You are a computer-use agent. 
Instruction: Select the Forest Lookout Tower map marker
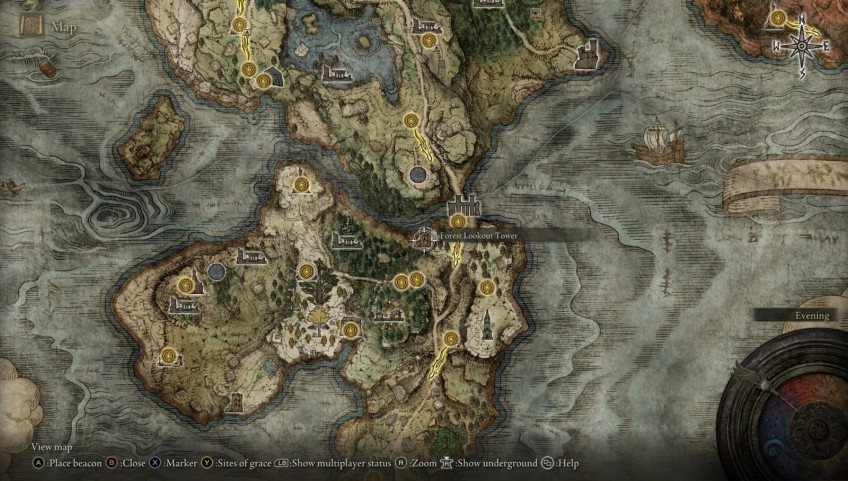coord(423,237)
